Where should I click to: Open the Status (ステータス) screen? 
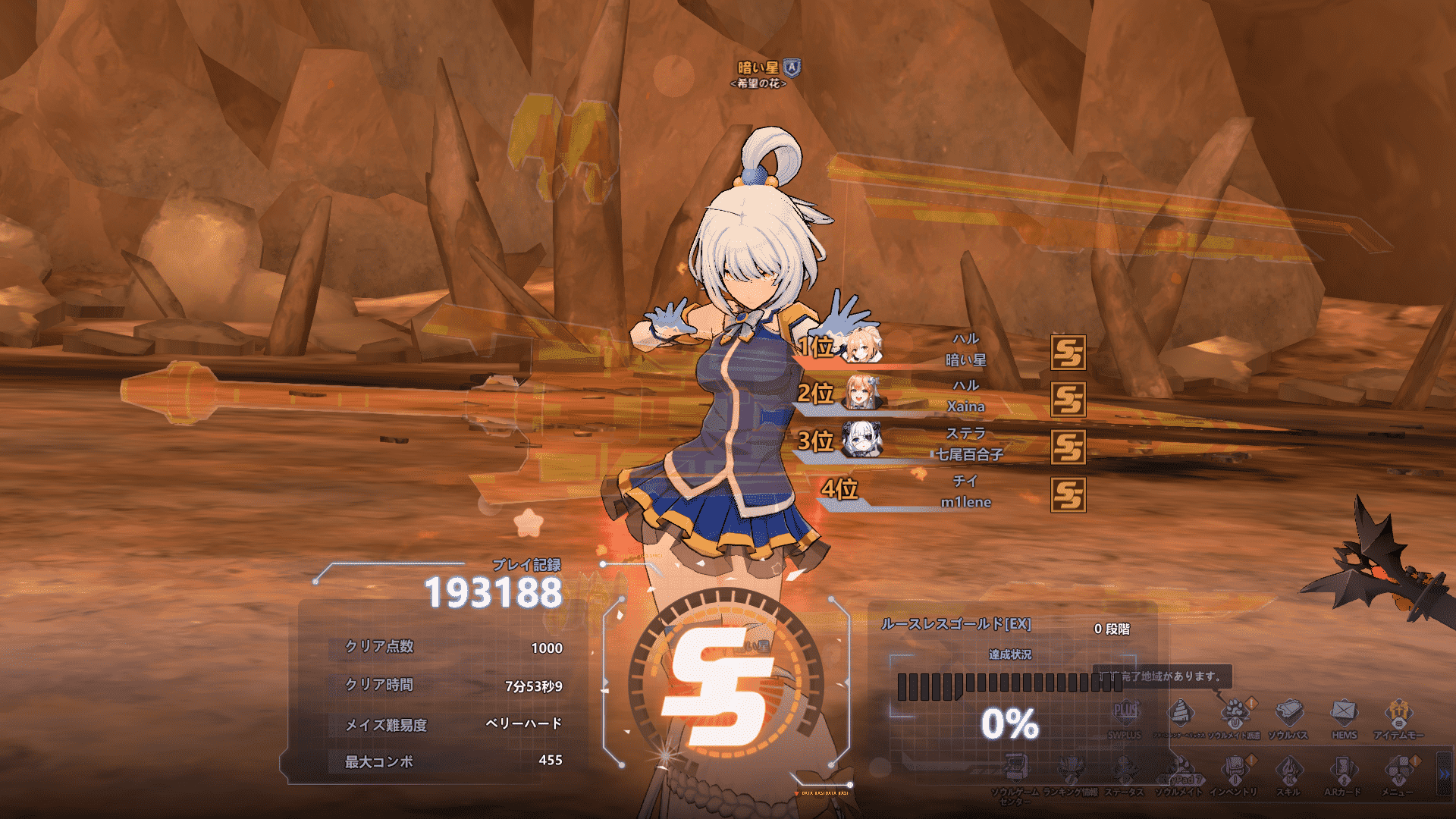pos(1125,770)
